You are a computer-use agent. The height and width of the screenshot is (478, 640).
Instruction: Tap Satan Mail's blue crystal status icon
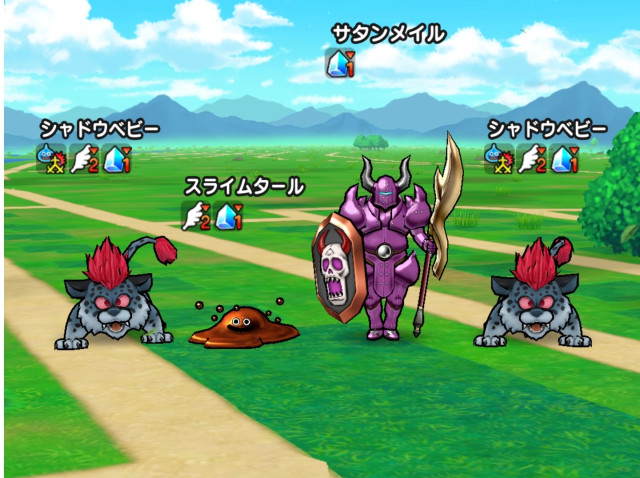(340, 64)
